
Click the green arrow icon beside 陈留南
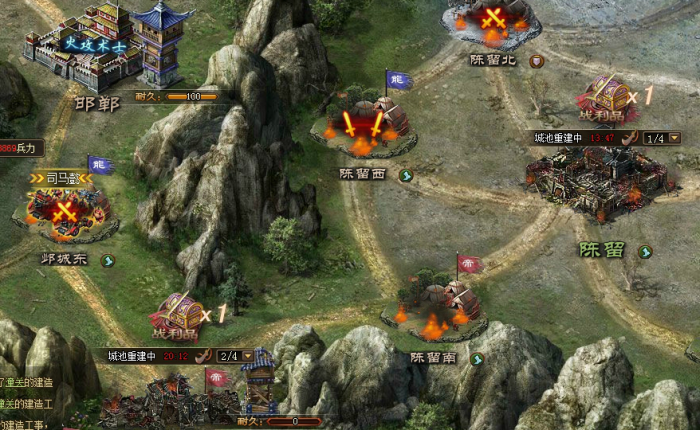point(477,359)
